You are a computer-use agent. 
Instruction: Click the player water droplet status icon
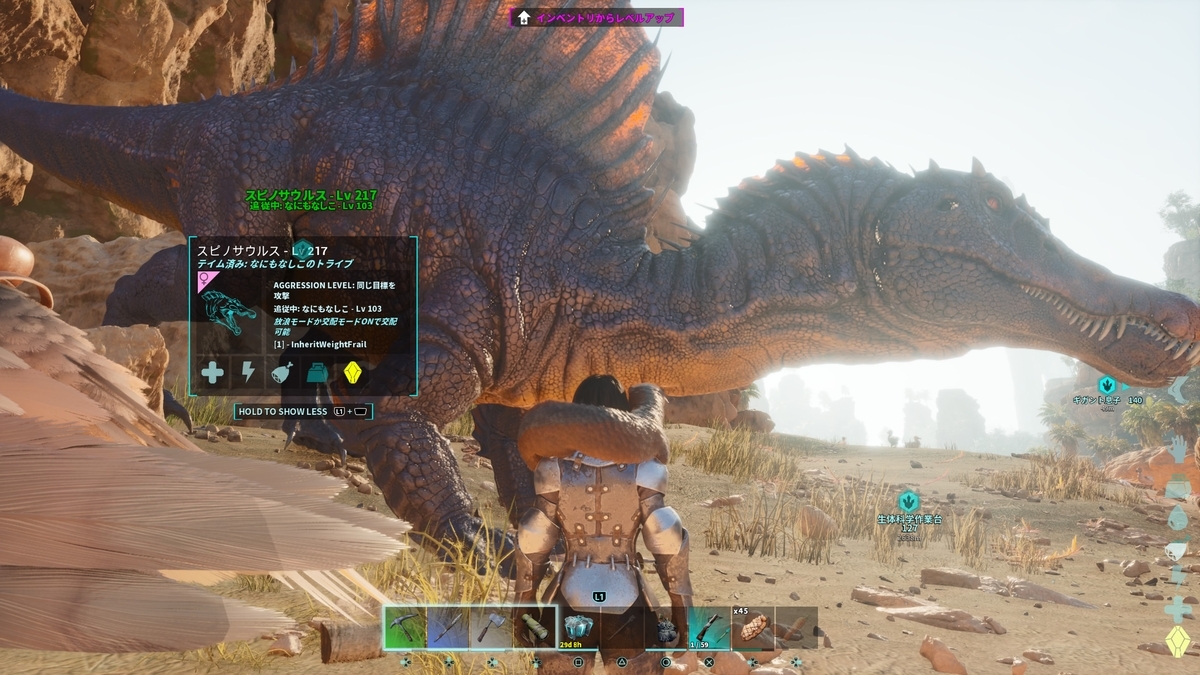pyautogui.click(x=1178, y=517)
